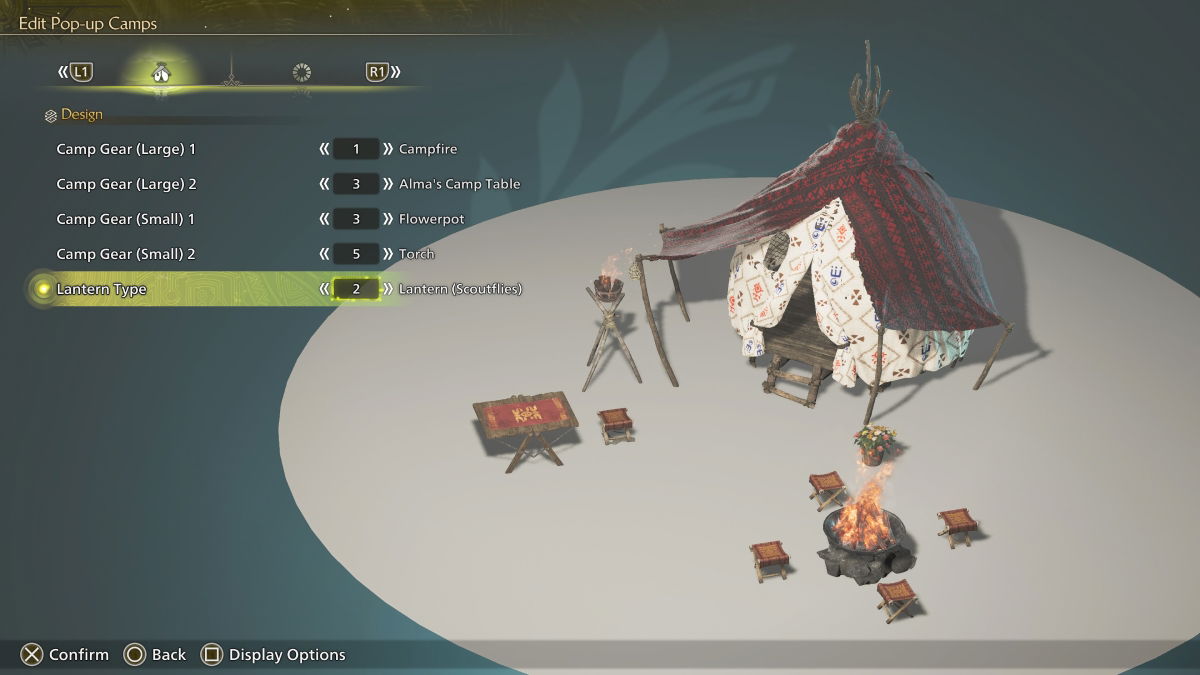Click right arrow next to Campfire

[x=388, y=149]
